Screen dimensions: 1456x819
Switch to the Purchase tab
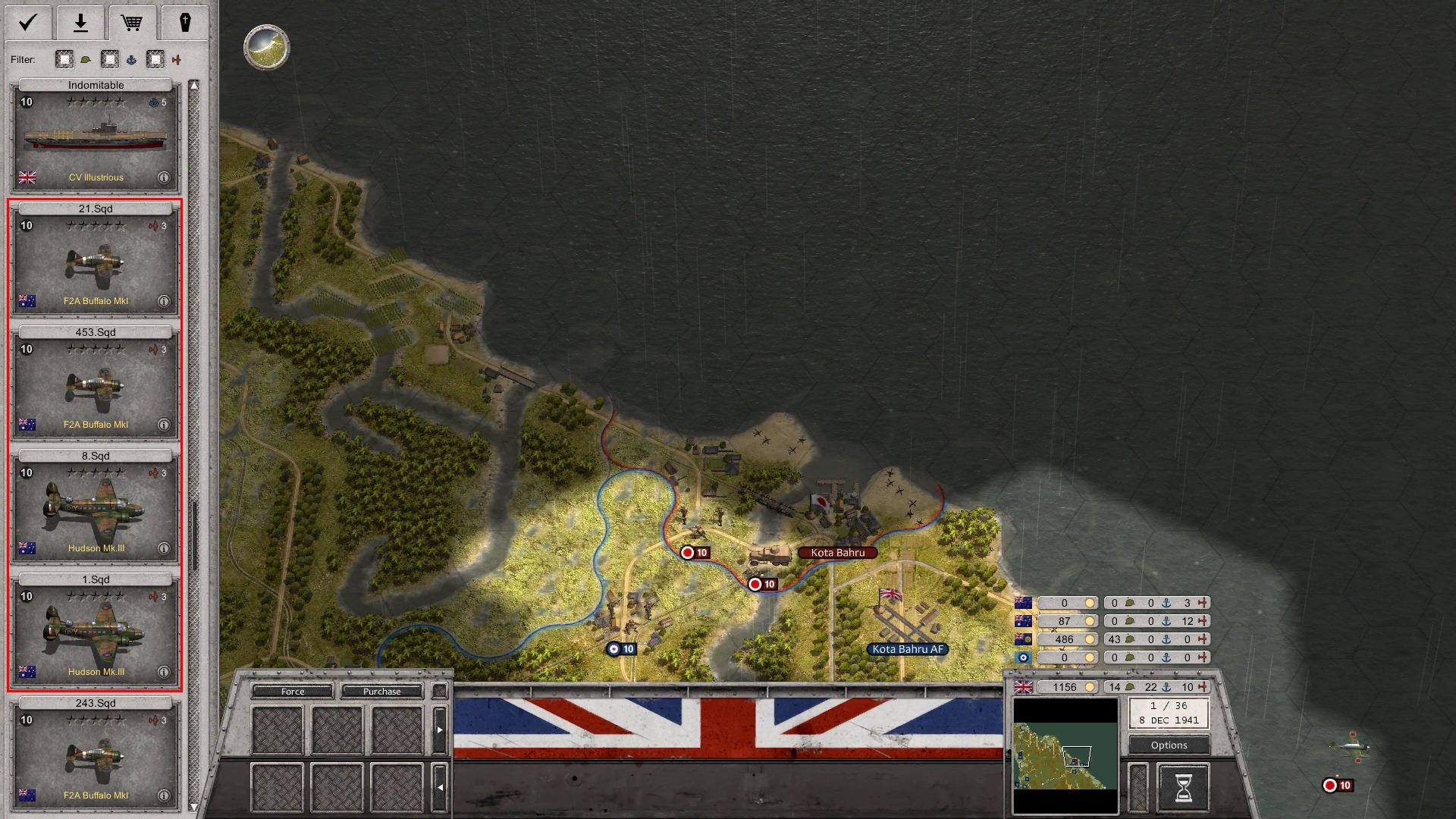point(382,691)
